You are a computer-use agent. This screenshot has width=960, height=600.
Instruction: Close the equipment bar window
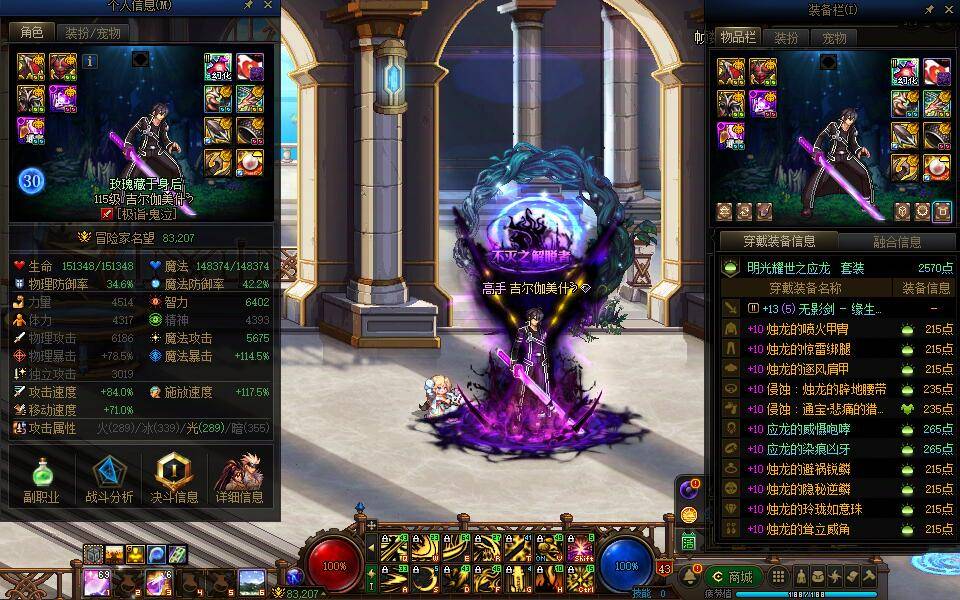tap(950, 9)
